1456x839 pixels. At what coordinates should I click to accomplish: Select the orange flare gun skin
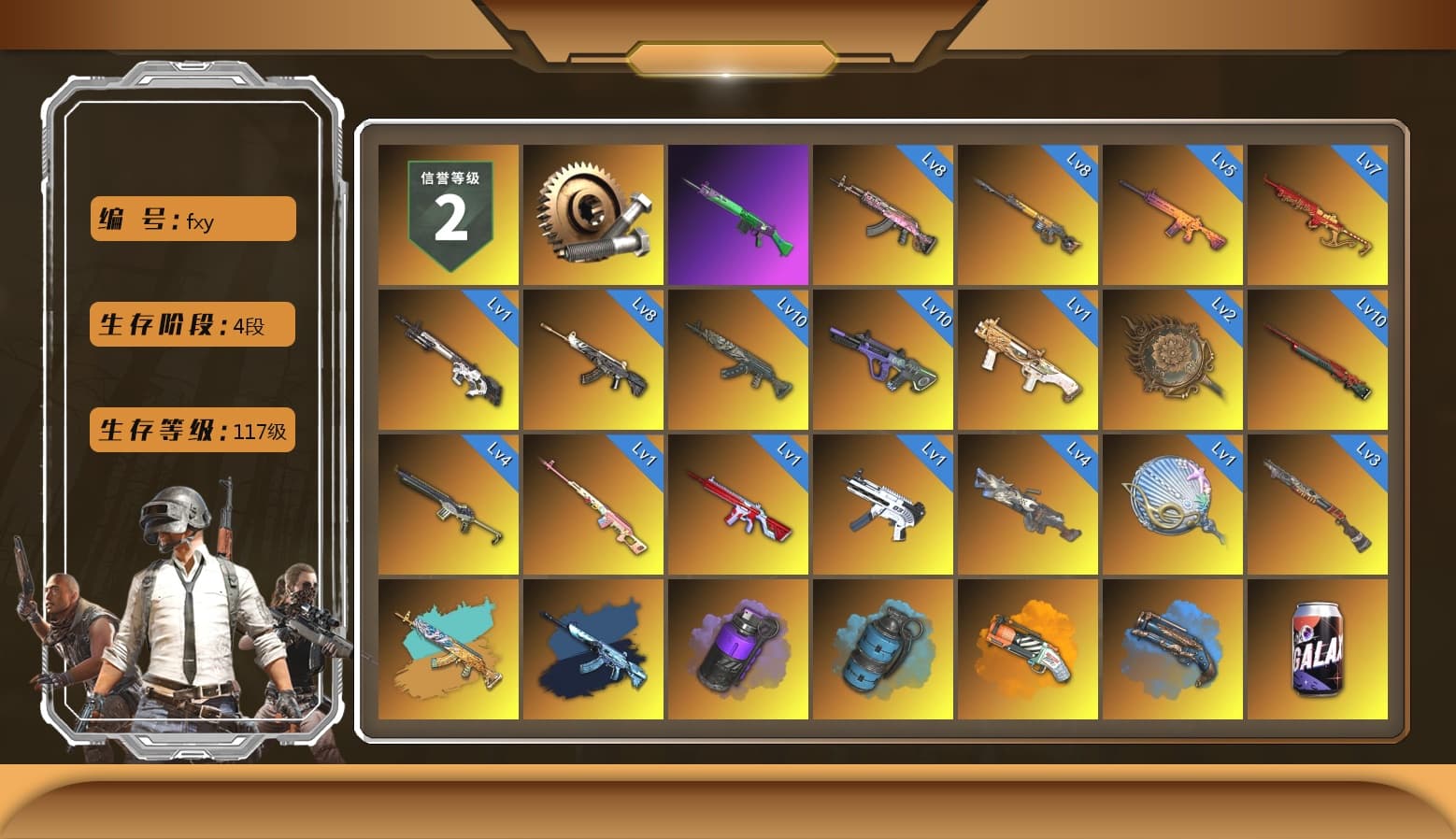[x=1028, y=651]
